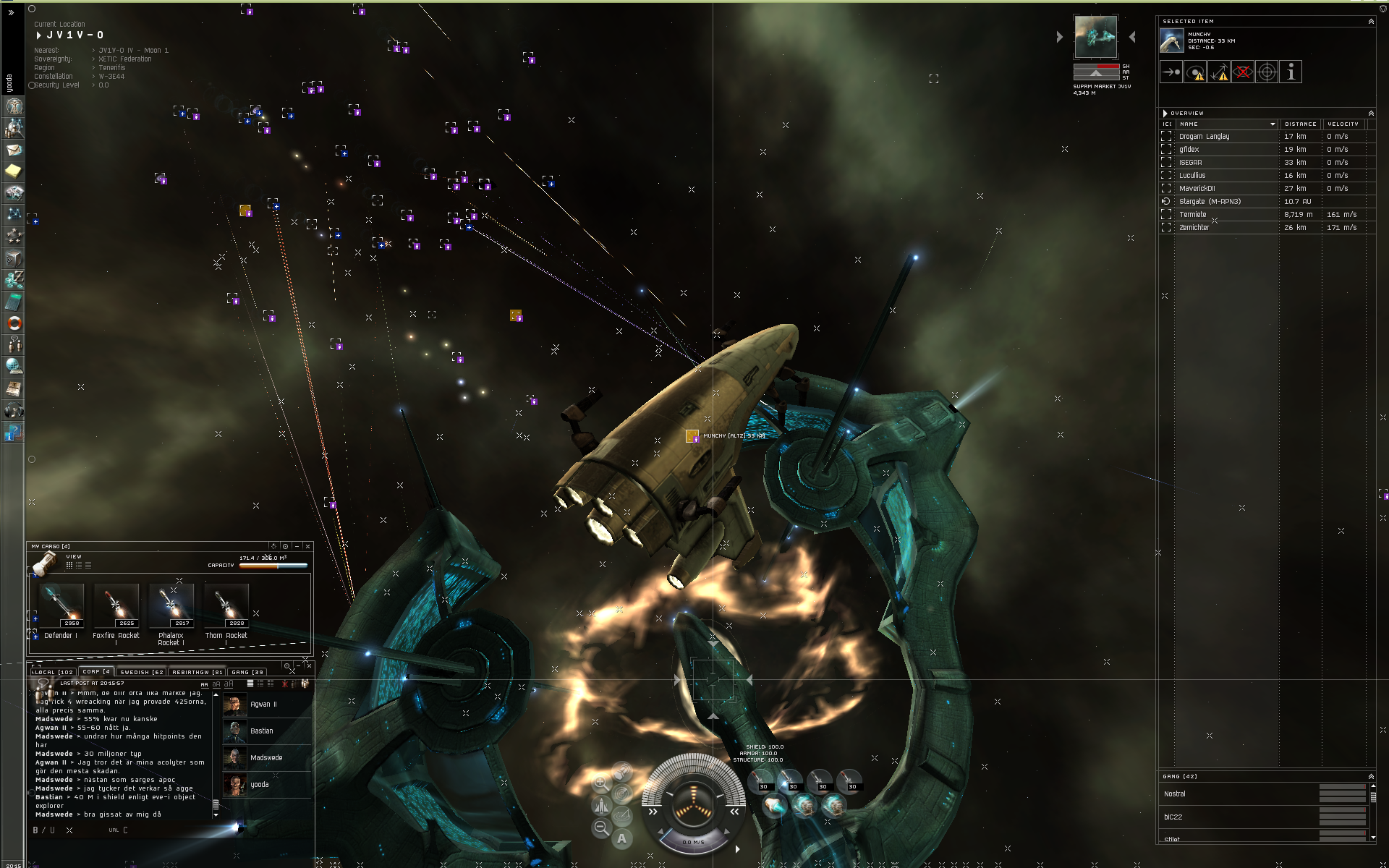Toggle the member list icon in chat toolbar

[x=305, y=683]
